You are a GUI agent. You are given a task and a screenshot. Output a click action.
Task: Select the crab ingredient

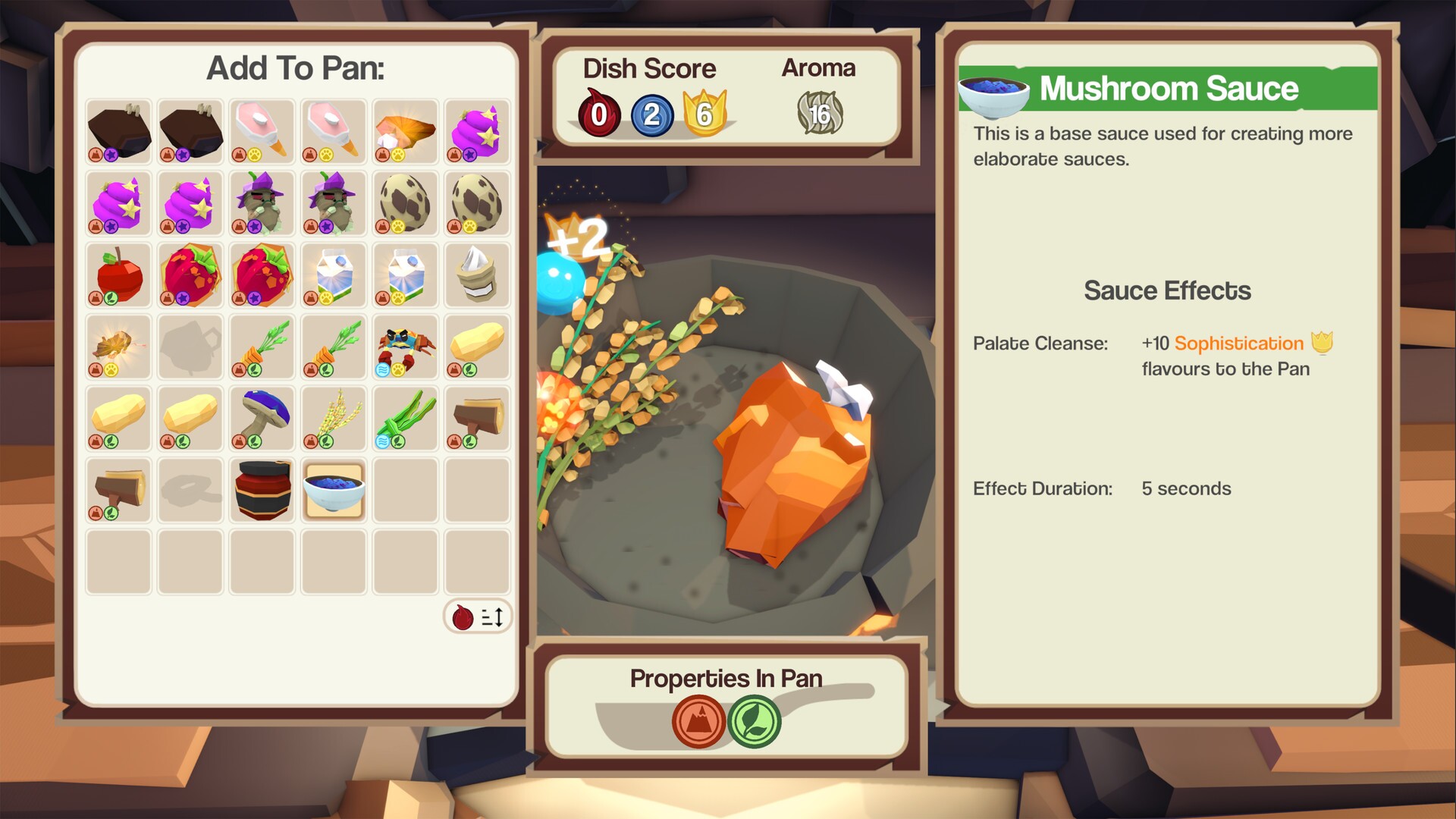[405, 347]
